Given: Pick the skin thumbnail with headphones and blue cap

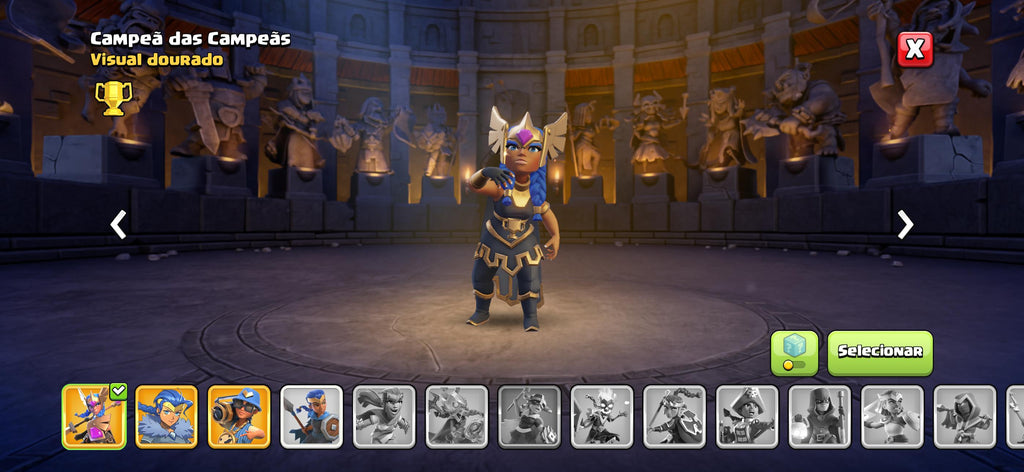Looking at the screenshot, I should tap(239, 416).
